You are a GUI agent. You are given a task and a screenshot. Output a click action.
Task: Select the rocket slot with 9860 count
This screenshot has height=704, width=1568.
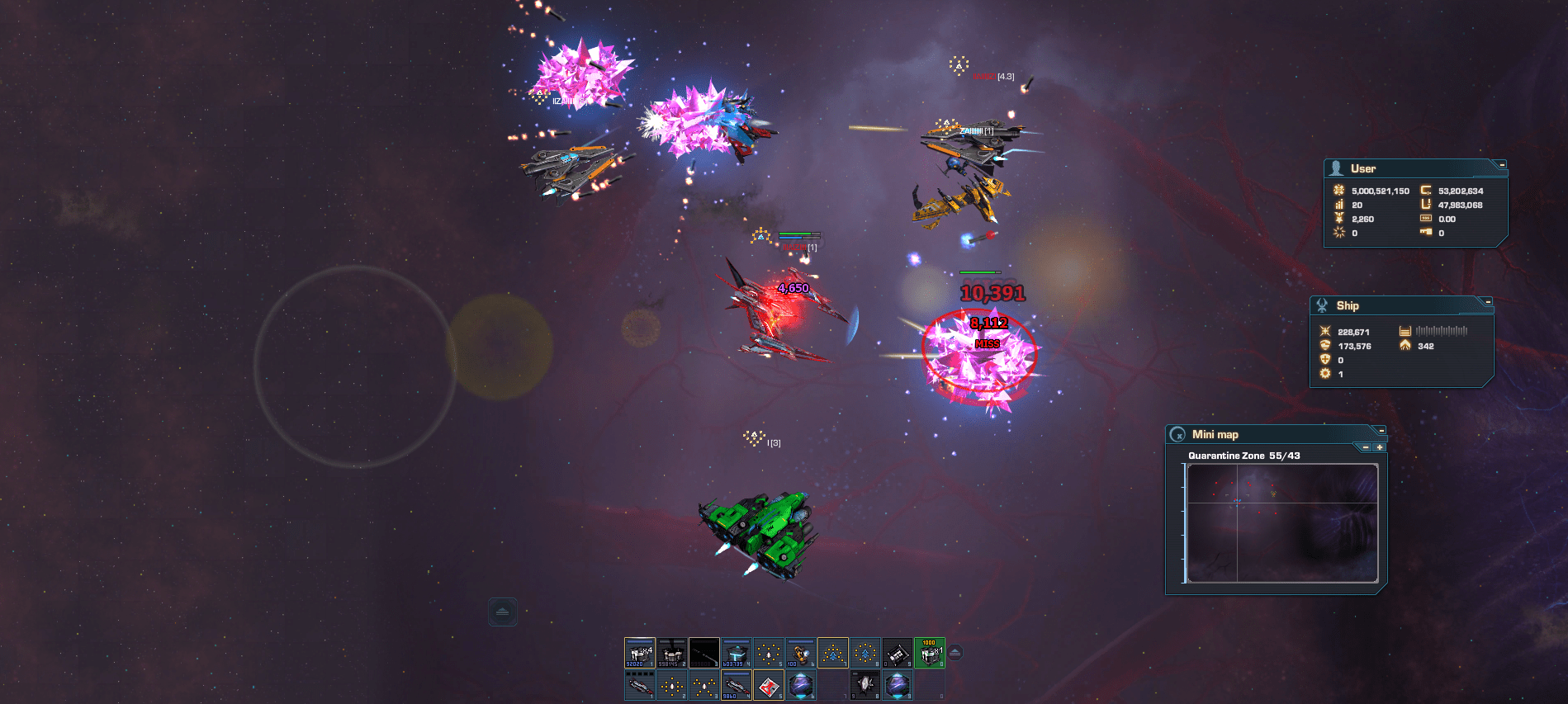(x=736, y=685)
